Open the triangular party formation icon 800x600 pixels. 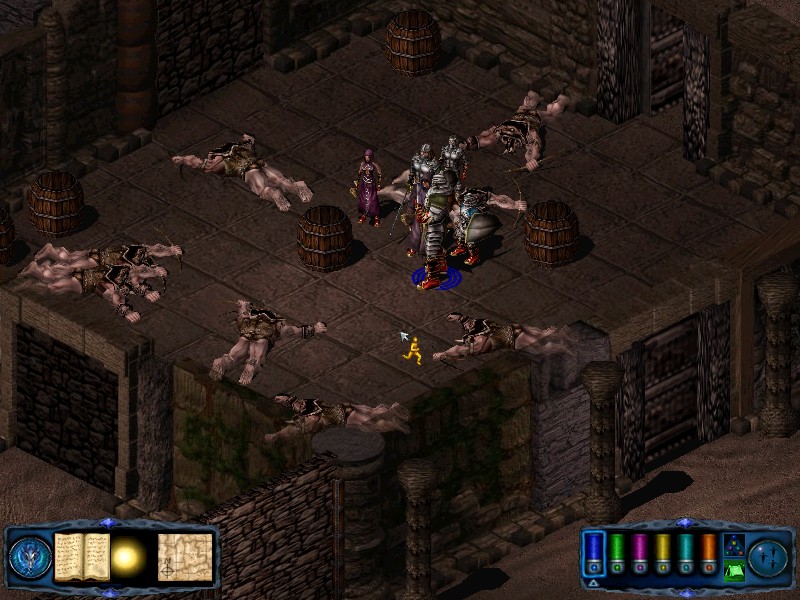[x=732, y=546]
